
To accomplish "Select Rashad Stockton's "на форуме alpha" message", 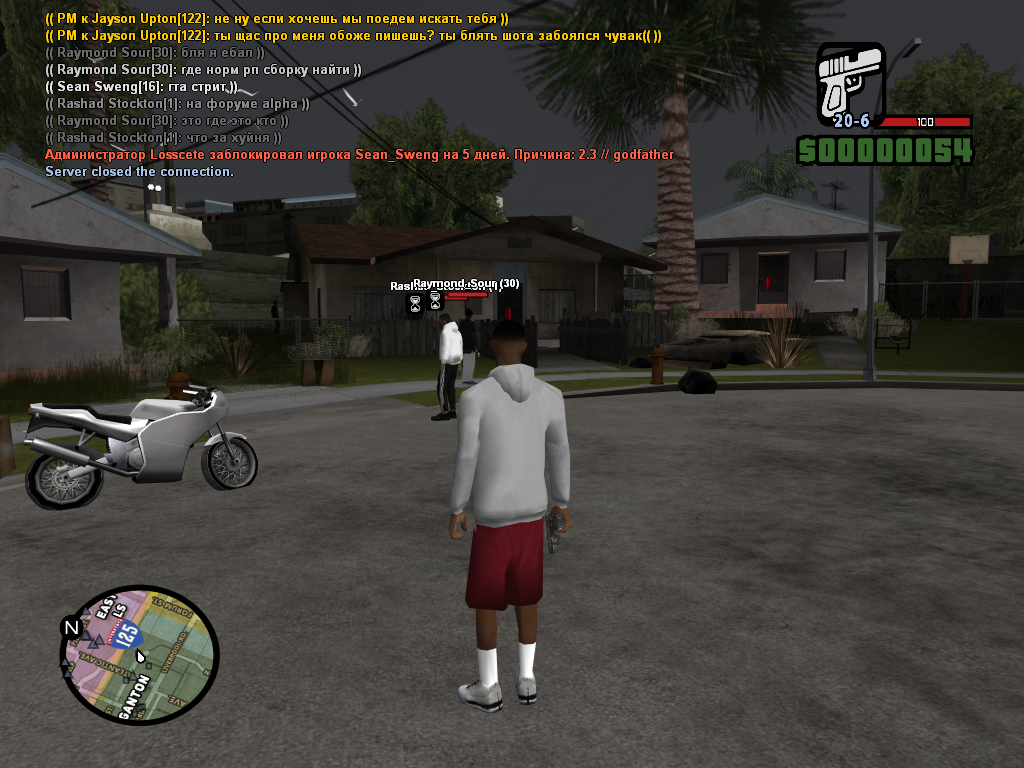I will [x=177, y=104].
